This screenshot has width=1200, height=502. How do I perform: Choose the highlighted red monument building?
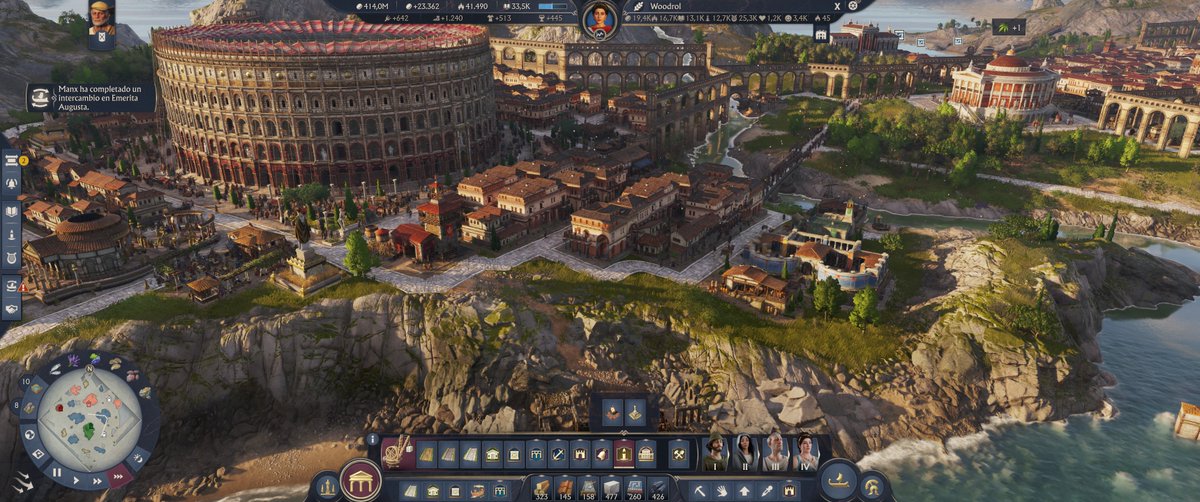624,454
